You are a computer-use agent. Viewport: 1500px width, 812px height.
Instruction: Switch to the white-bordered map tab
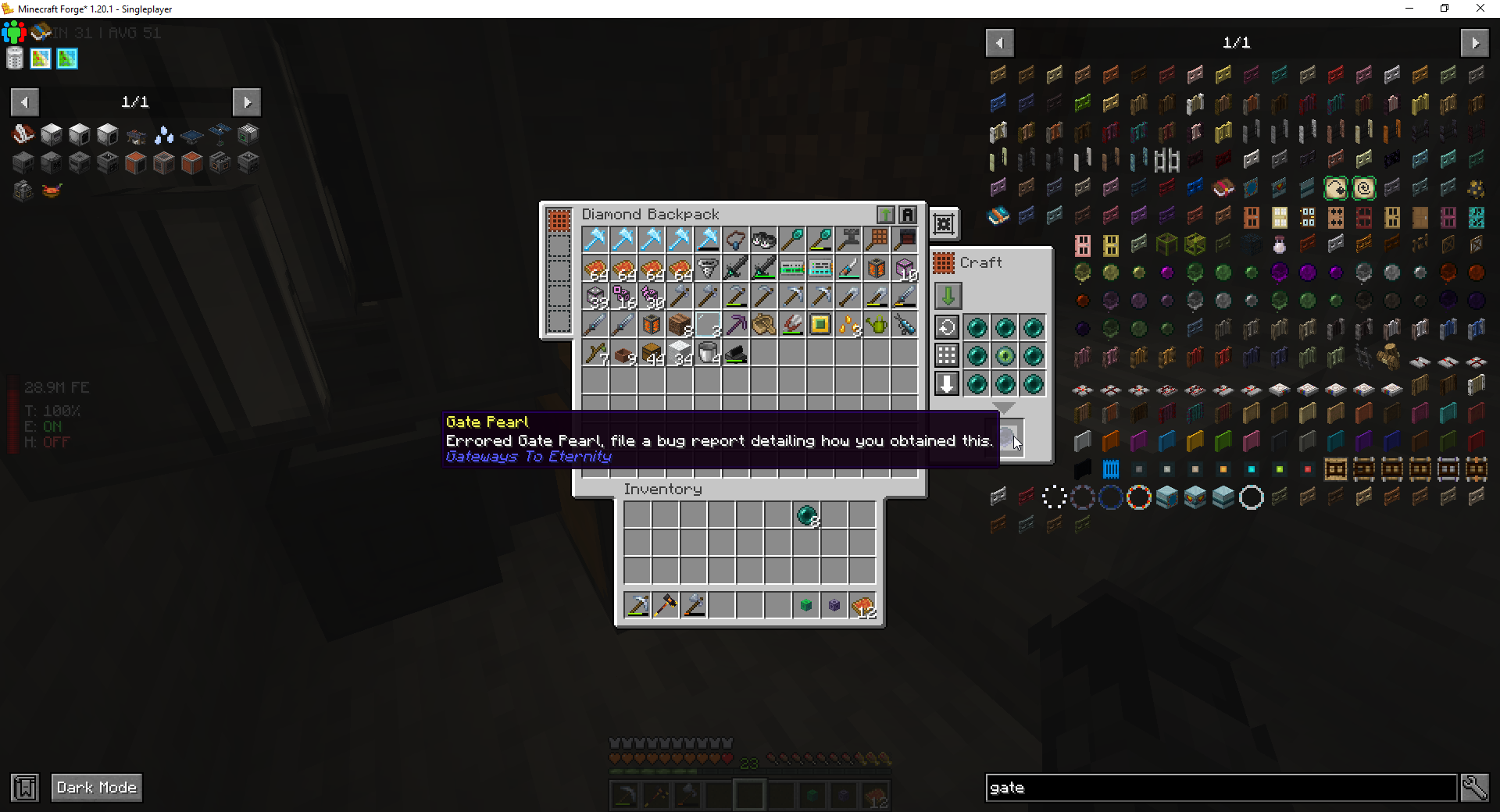41,59
